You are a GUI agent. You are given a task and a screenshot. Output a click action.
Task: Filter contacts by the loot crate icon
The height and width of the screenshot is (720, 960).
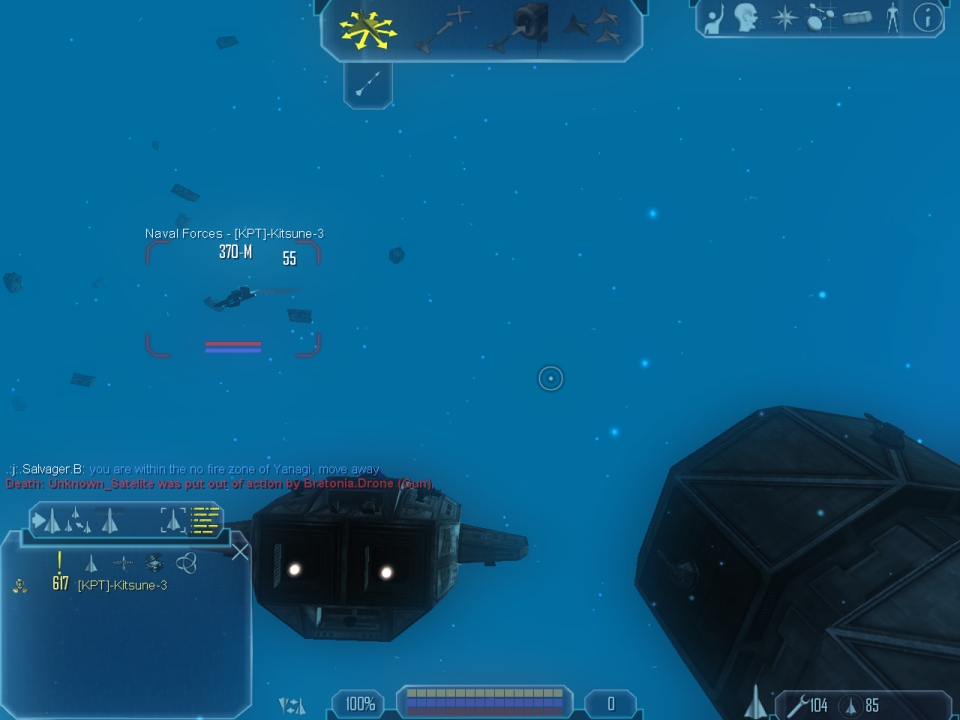tap(154, 563)
